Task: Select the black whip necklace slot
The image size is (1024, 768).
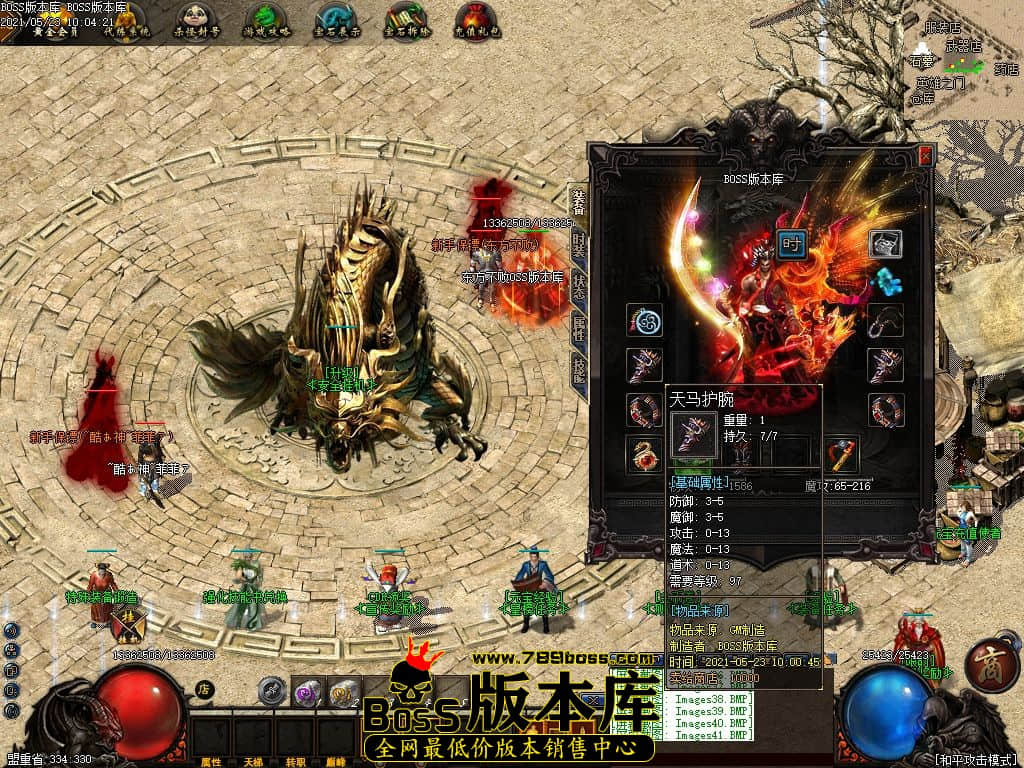Action: point(885,321)
